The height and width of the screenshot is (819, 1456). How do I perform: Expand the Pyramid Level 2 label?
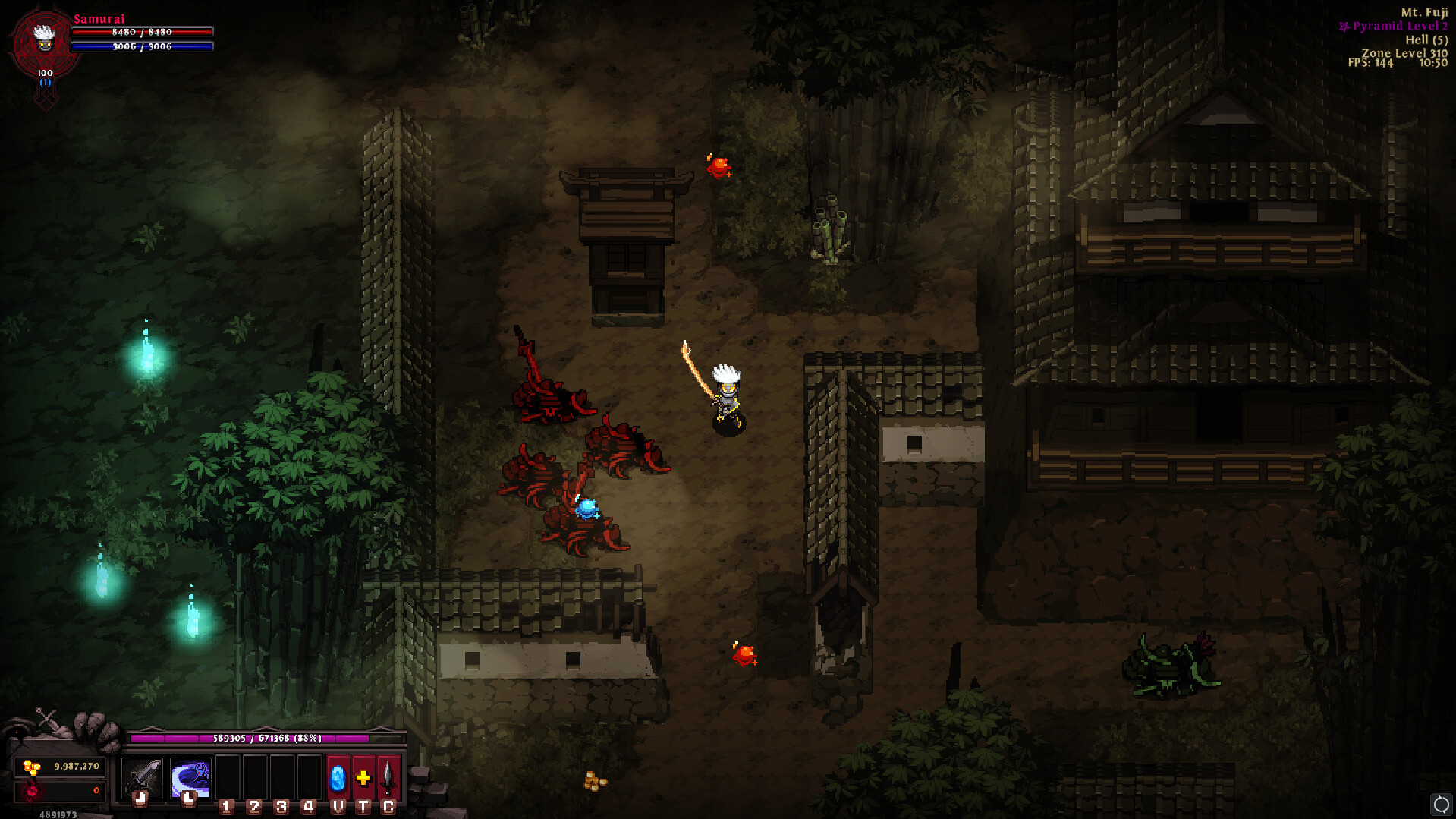[1398, 25]
